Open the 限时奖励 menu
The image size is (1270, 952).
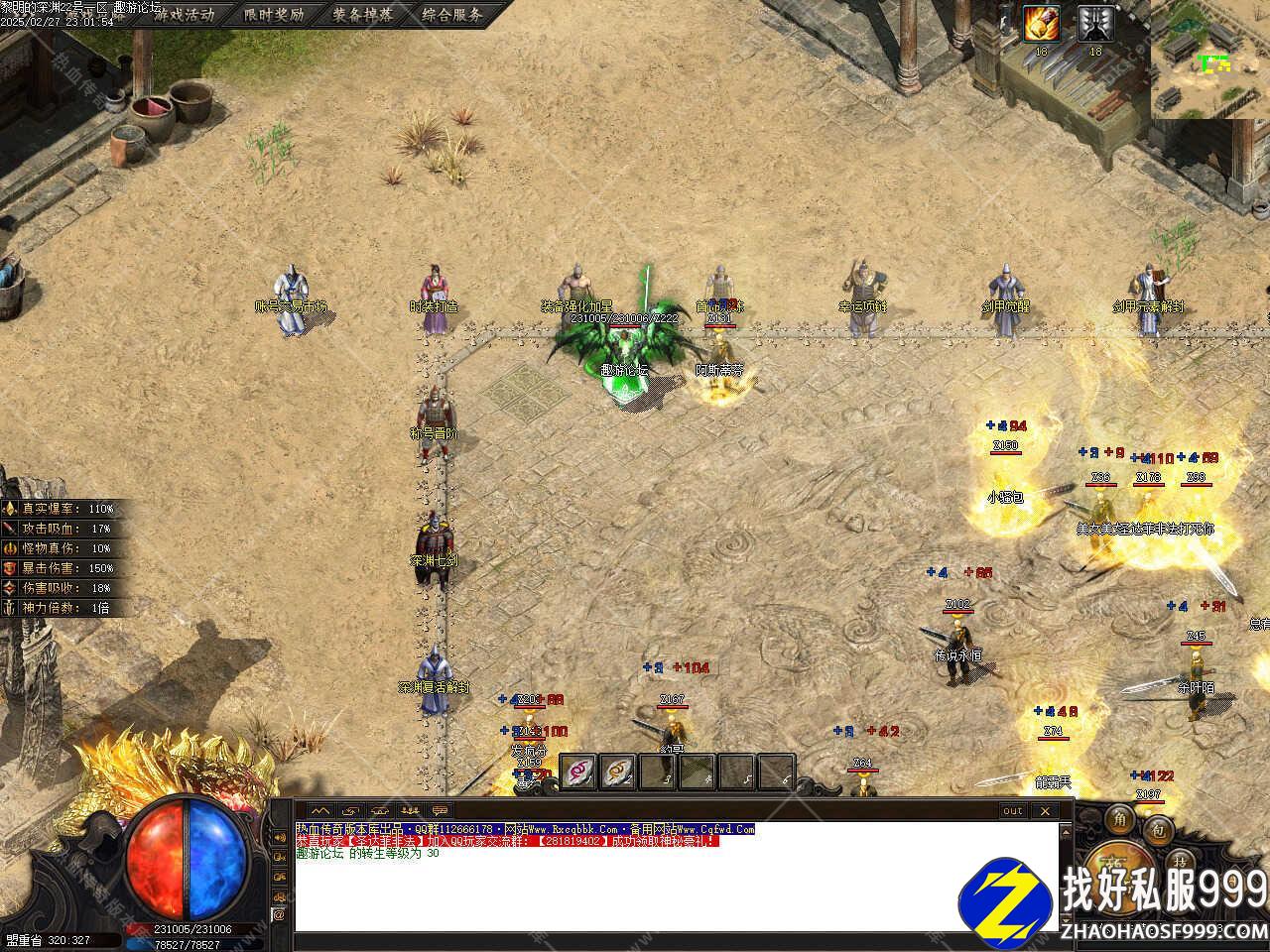pos(273,15)
